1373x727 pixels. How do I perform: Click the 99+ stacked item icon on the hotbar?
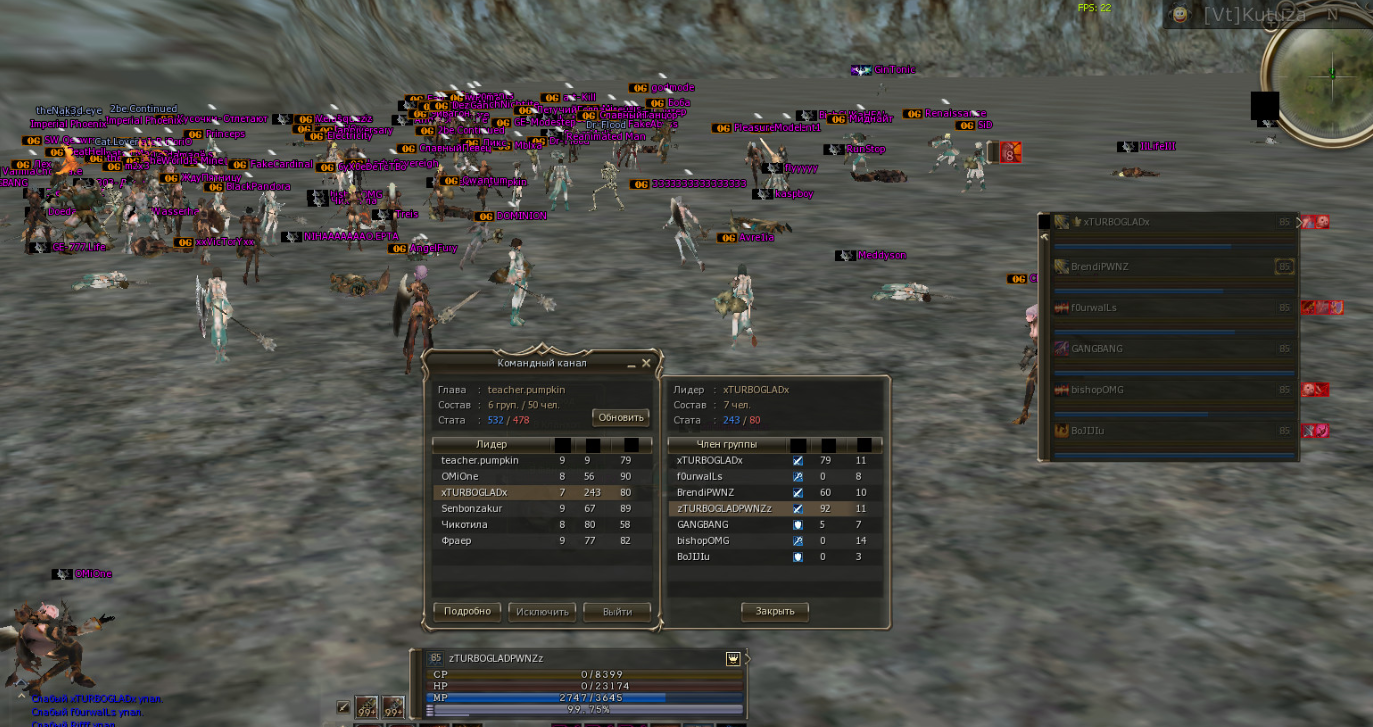coord(365,705)
